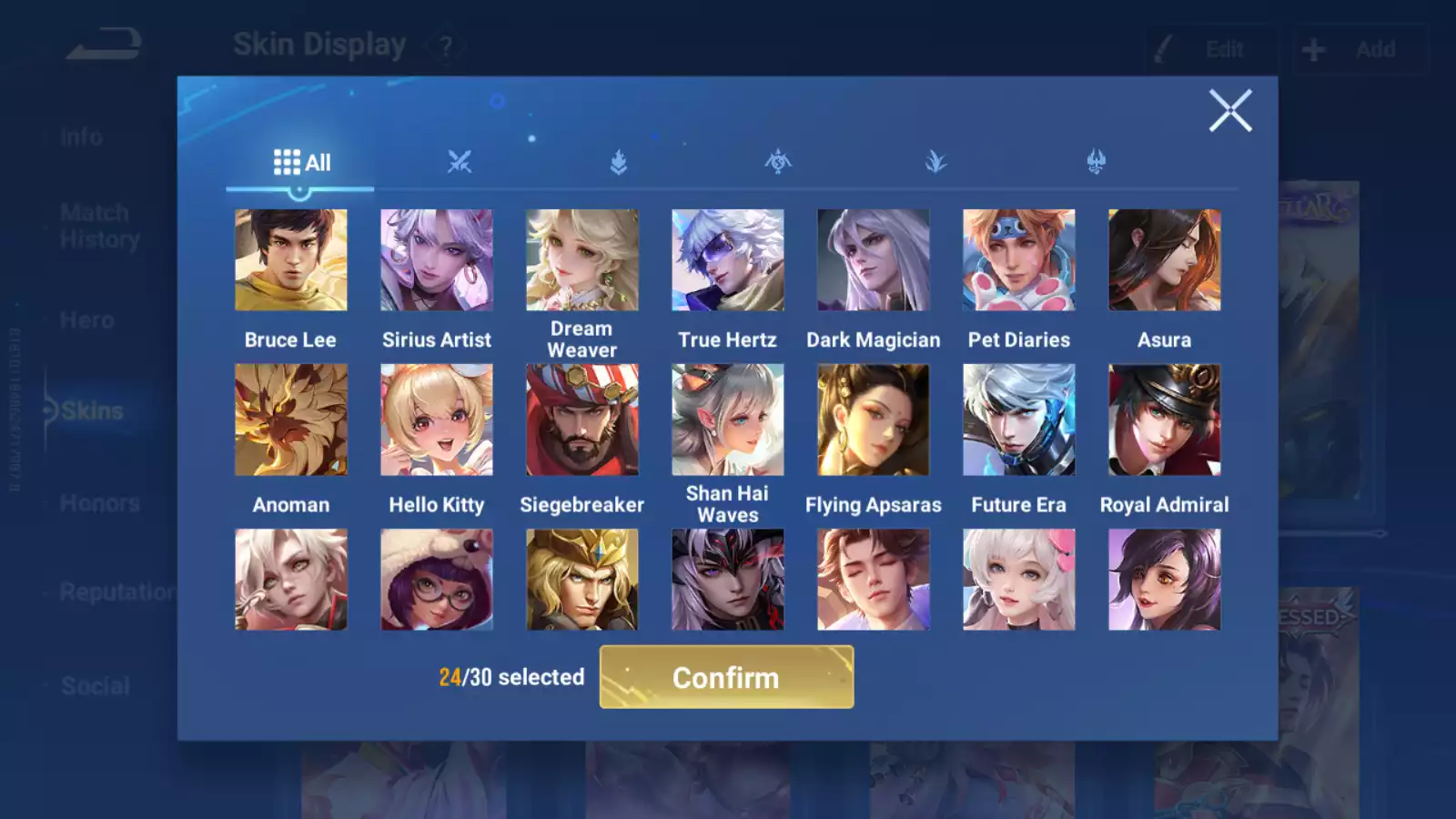This screenshot has height=819, width=1456.
Task: Deselect the Bruce Lee skin
Action: (290, 259)
